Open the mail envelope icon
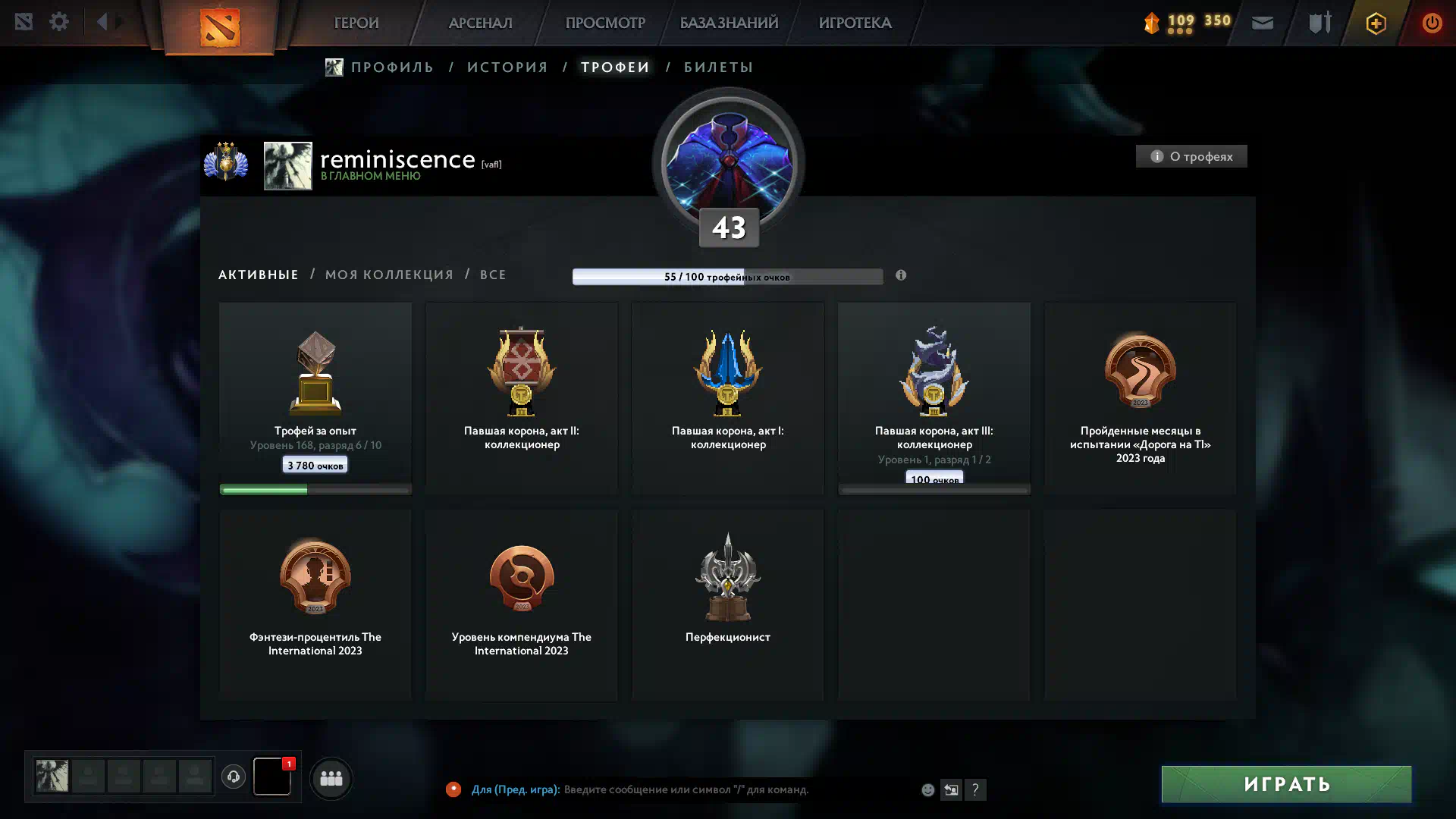The width and height of the screenshot is (1456, 819). (x=1263, y=23)
